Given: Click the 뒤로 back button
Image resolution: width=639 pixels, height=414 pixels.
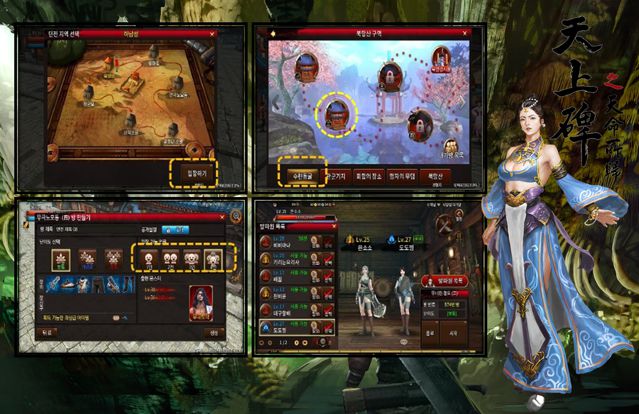Looking at the screenshot, I should 46,333.
